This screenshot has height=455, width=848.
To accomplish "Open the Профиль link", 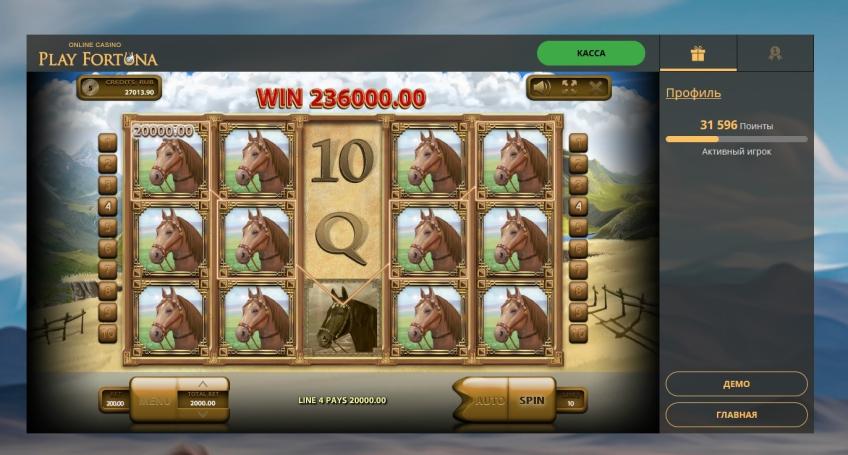I will (x=693, y=93).
